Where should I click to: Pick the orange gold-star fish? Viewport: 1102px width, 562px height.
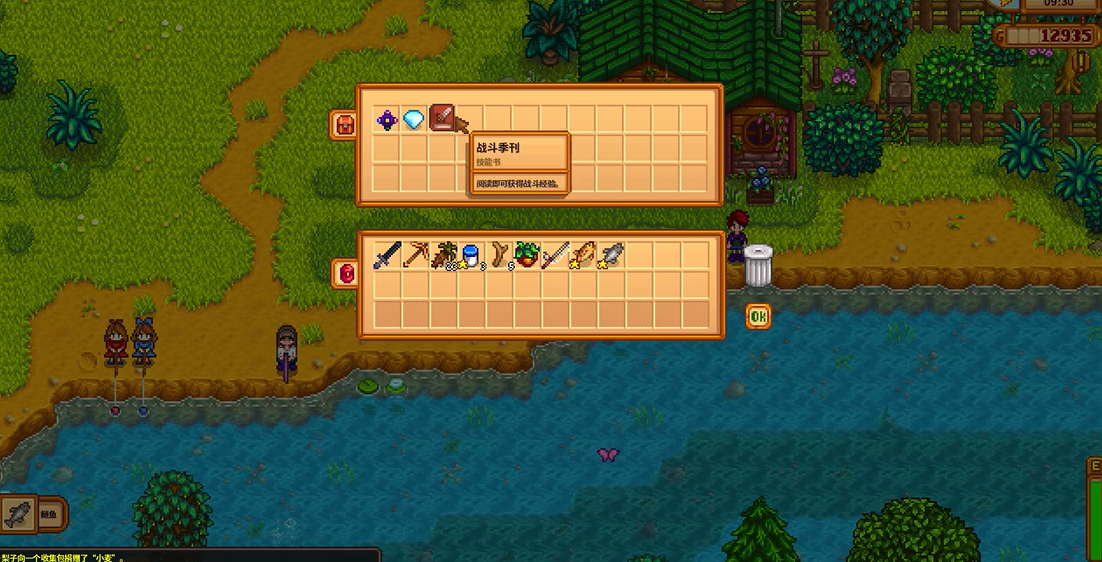(x=583, y=256)
